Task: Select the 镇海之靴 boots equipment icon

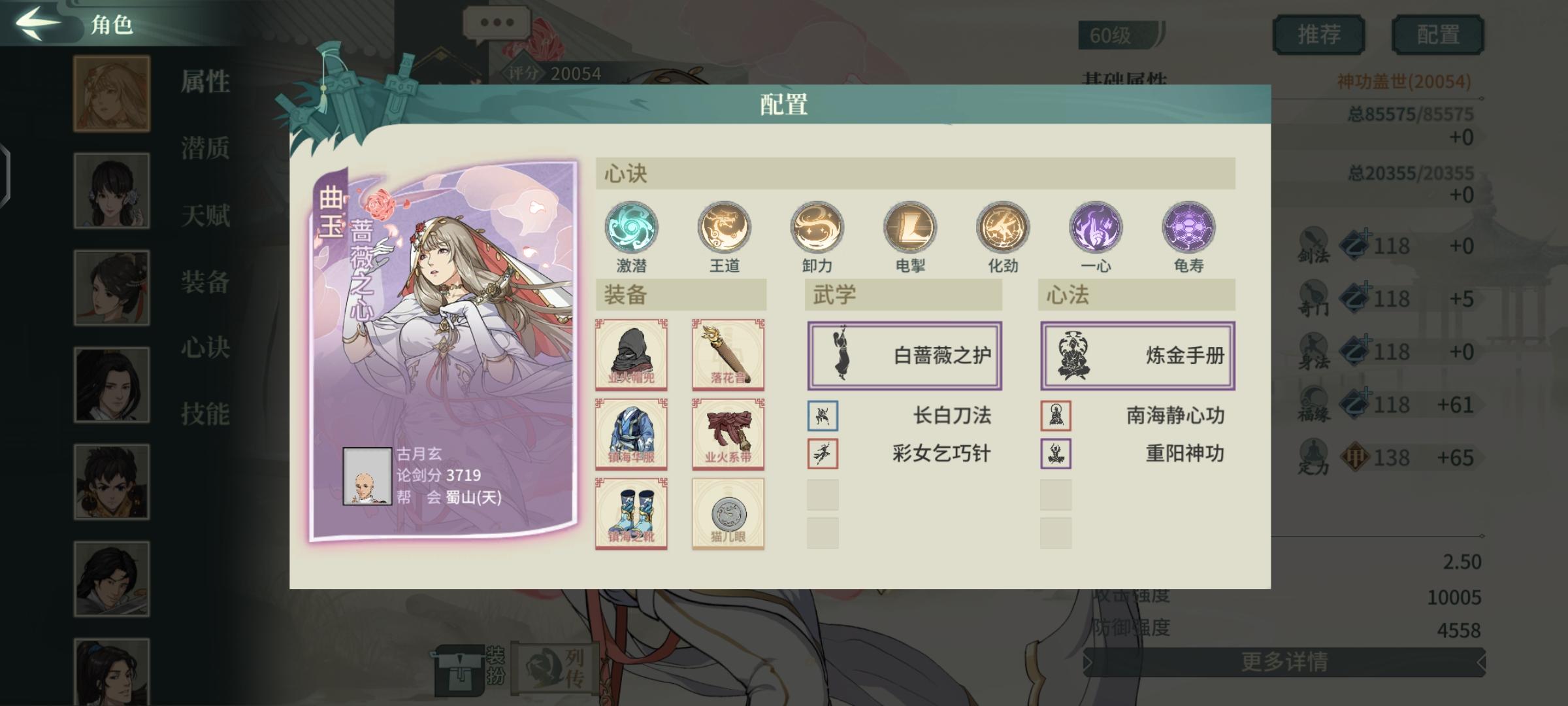Action: pos(631,512)
